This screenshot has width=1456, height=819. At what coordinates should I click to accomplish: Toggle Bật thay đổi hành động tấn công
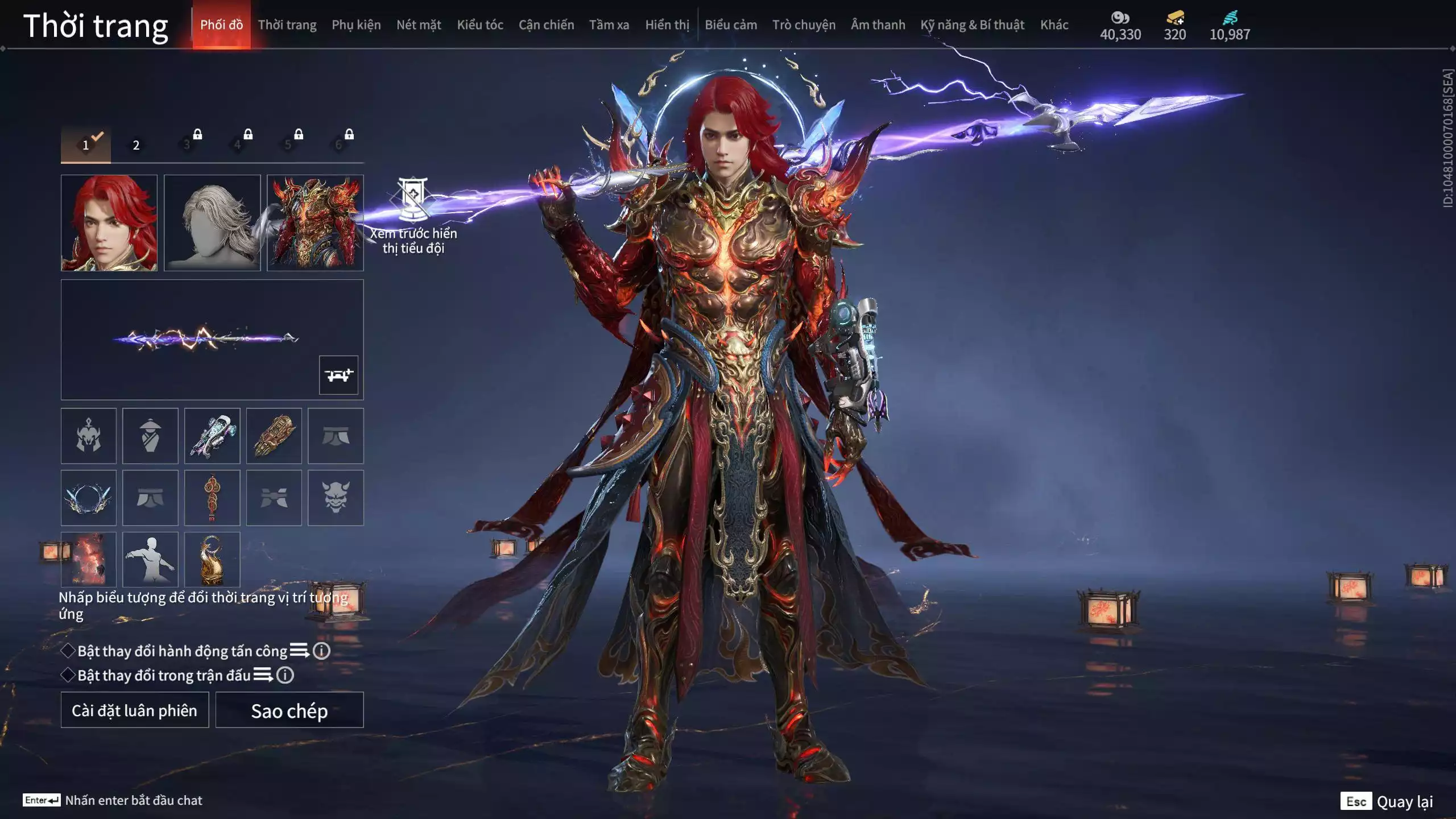(68, 651)
